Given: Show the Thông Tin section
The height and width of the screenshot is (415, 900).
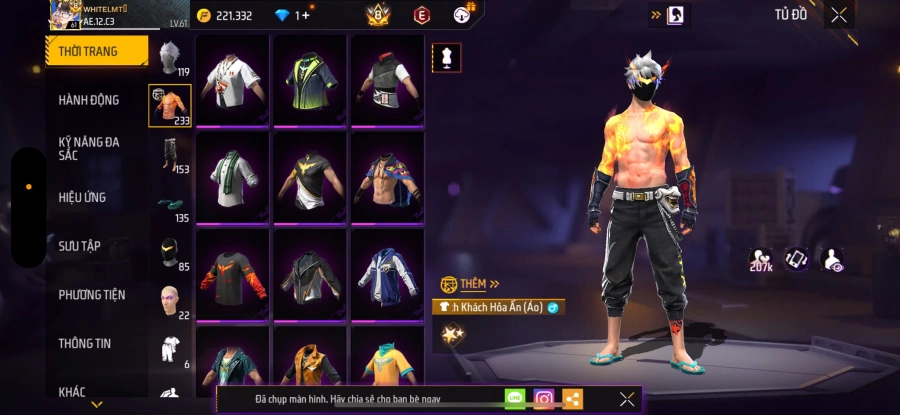Looking at the screenshot, I should pos(85,343).
